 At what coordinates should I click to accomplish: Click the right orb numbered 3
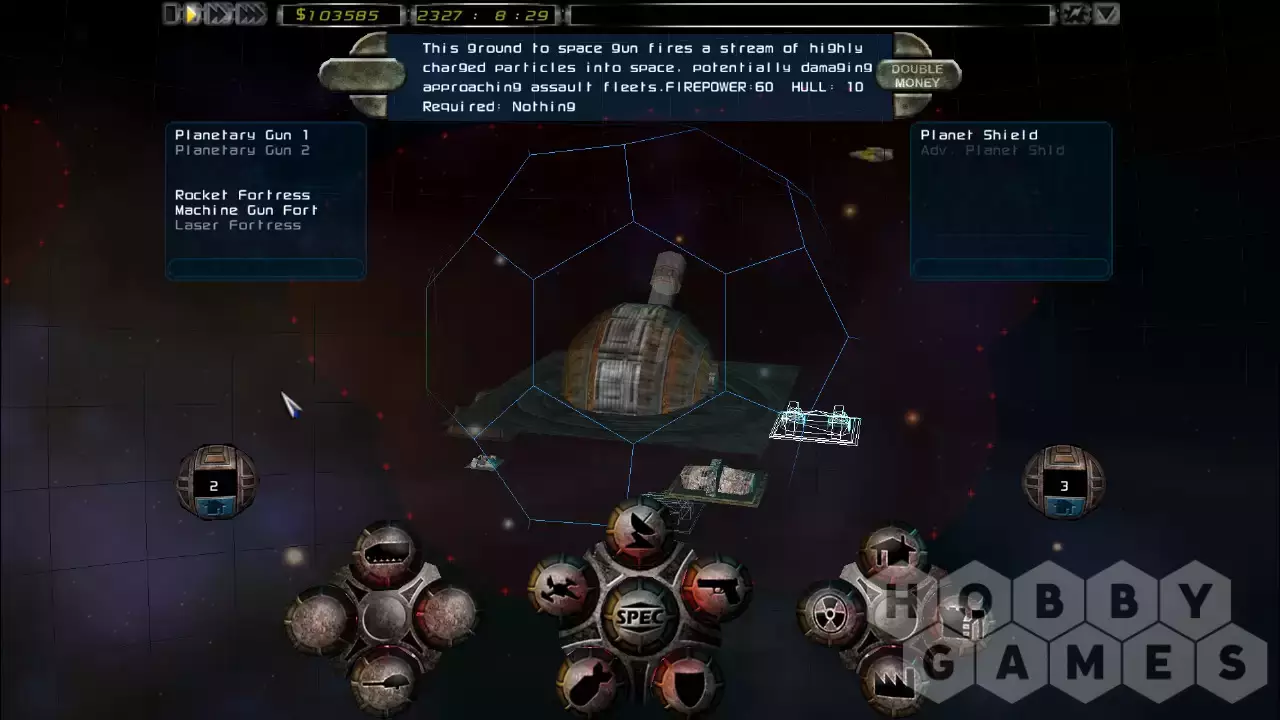click(1064, 484)
